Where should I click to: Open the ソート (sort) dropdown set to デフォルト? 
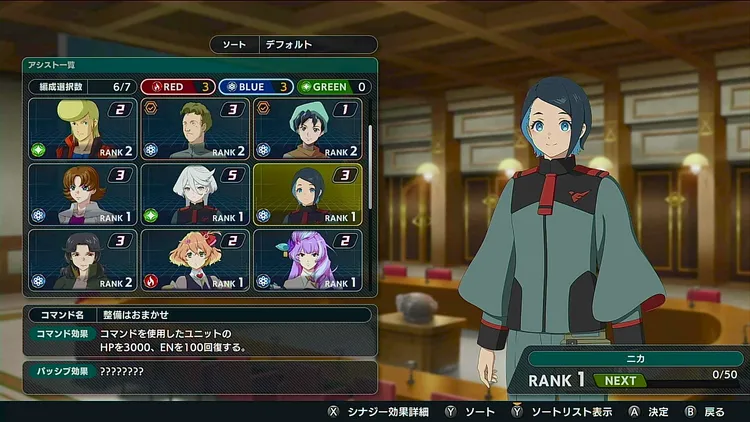click(x=294, y=45)
